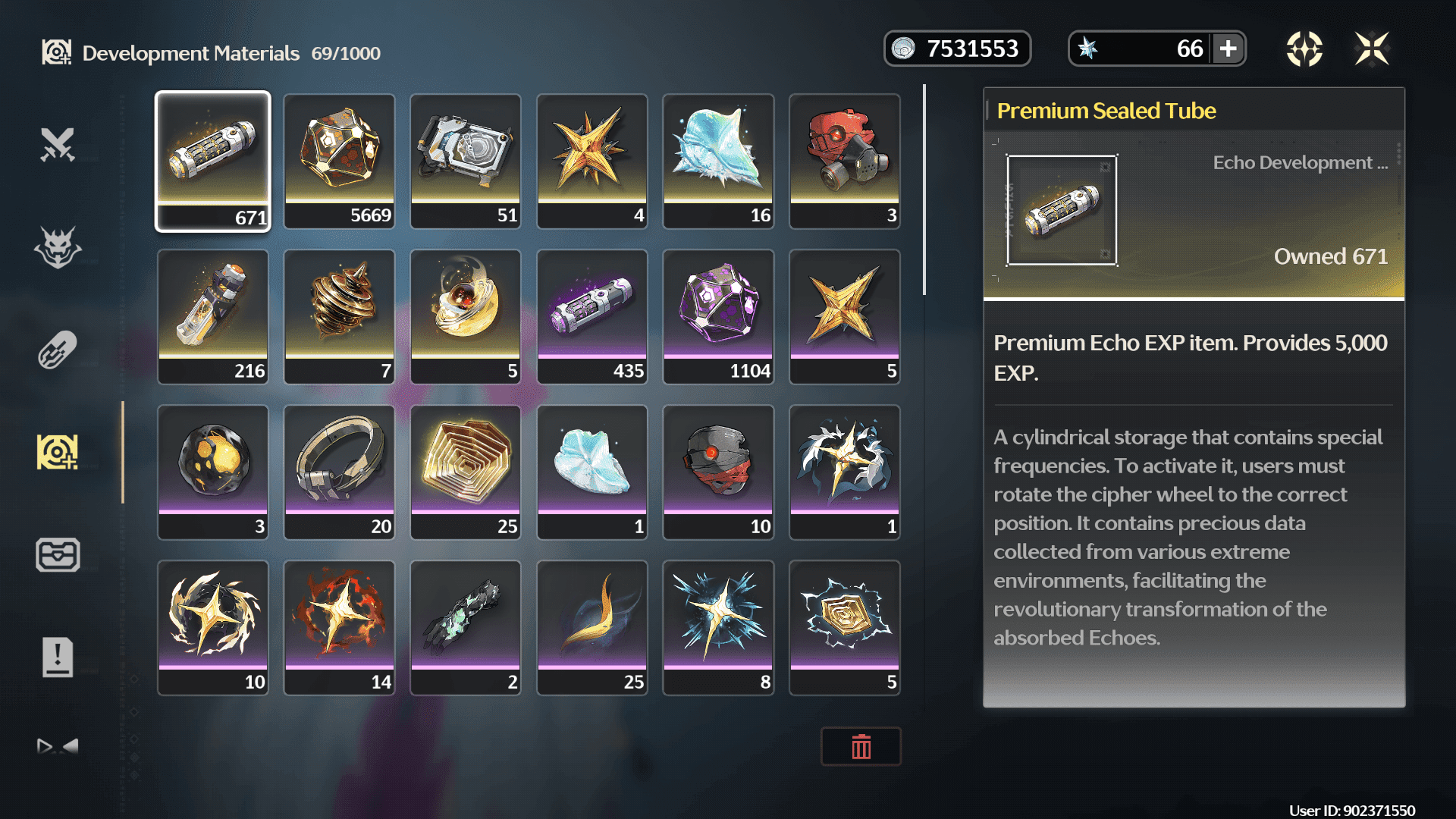The height and width of the screenshot is (819, 1456).
Task: Switch to the Echoes demon mask tab
Action: [x=58, y=247]
